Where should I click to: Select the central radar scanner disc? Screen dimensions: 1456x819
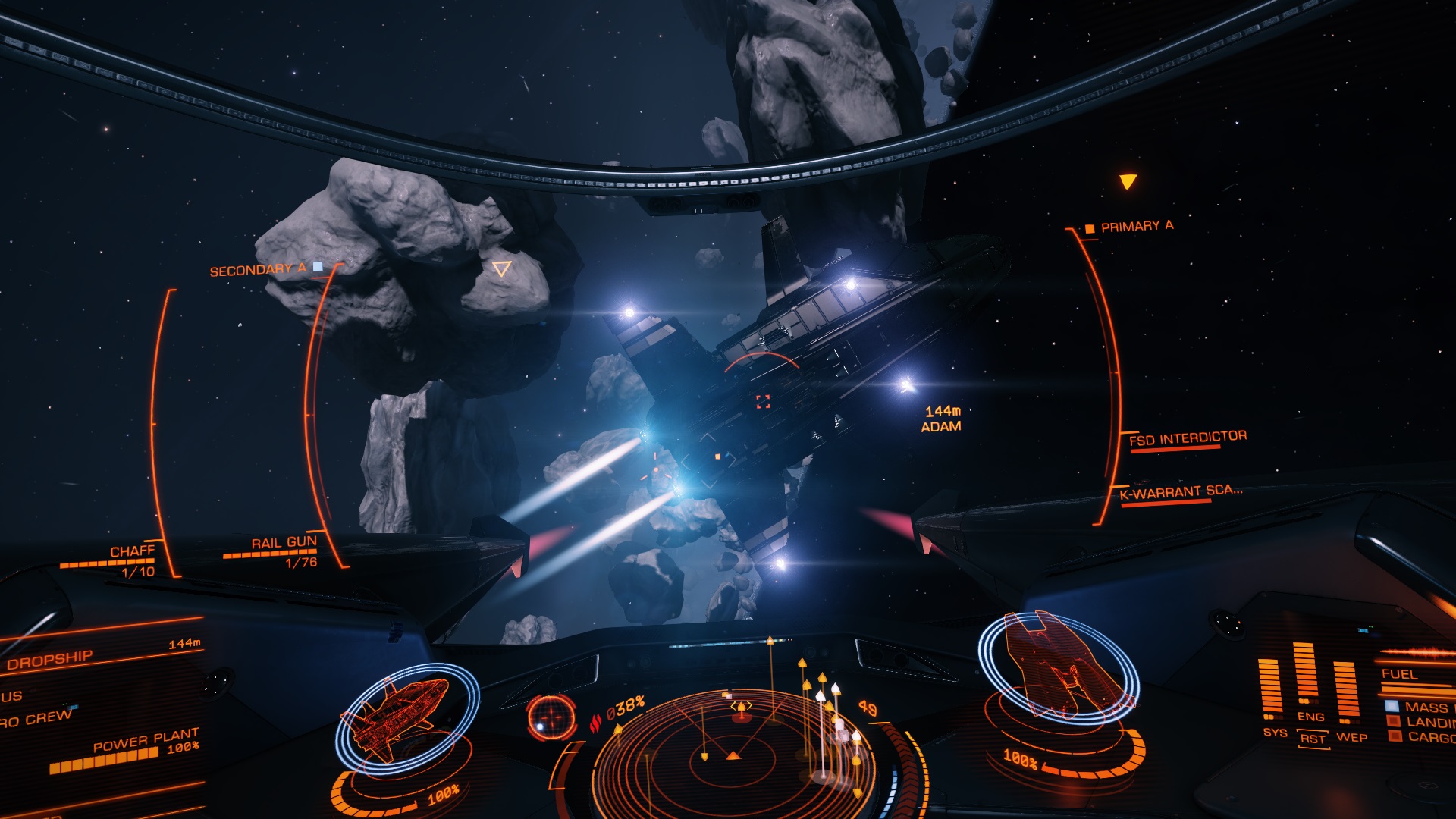(x=733, y=755)
